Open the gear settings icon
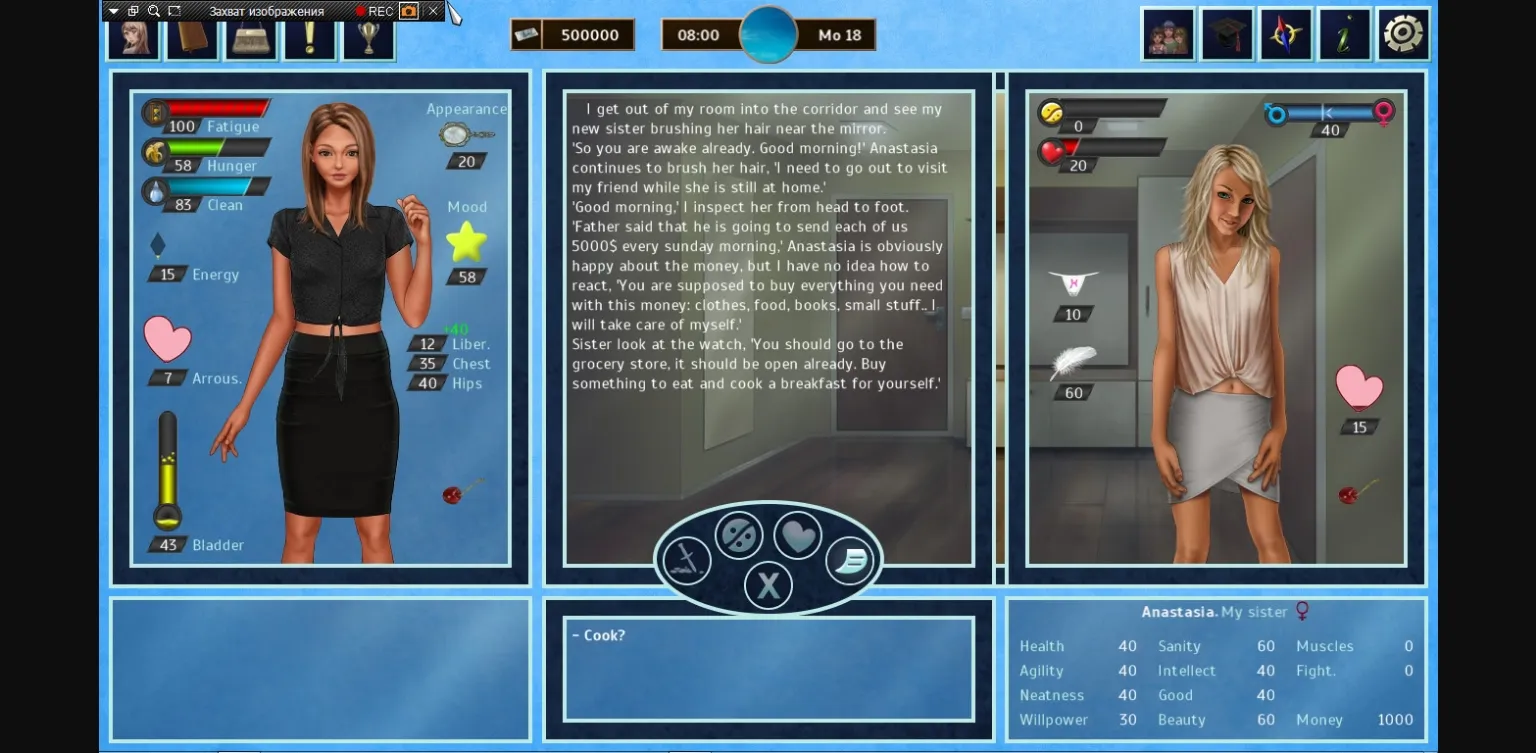The width and height of the screenshot is (1536, 753). tap(1404, 31)
